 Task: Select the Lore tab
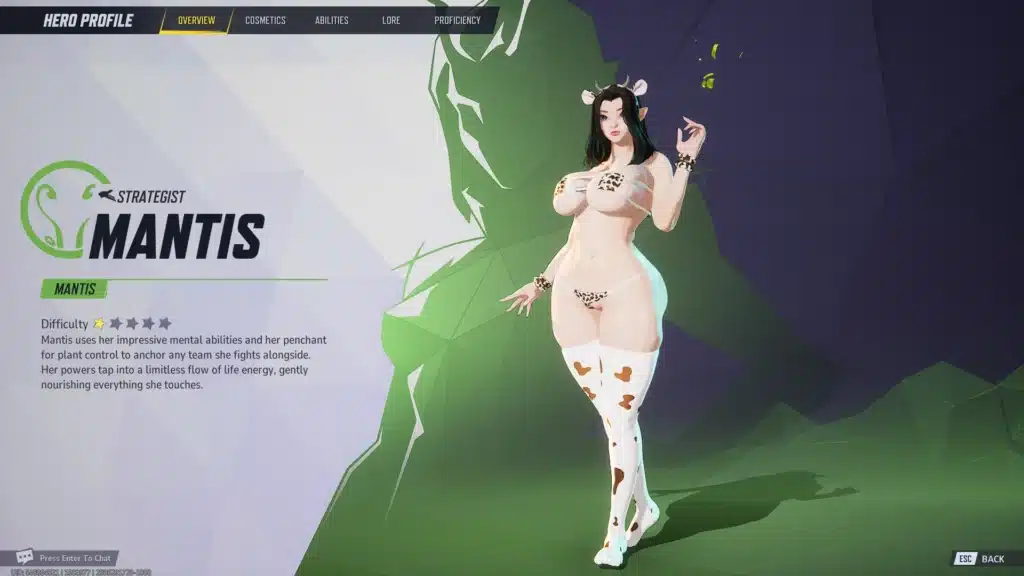tap(391, 20)
